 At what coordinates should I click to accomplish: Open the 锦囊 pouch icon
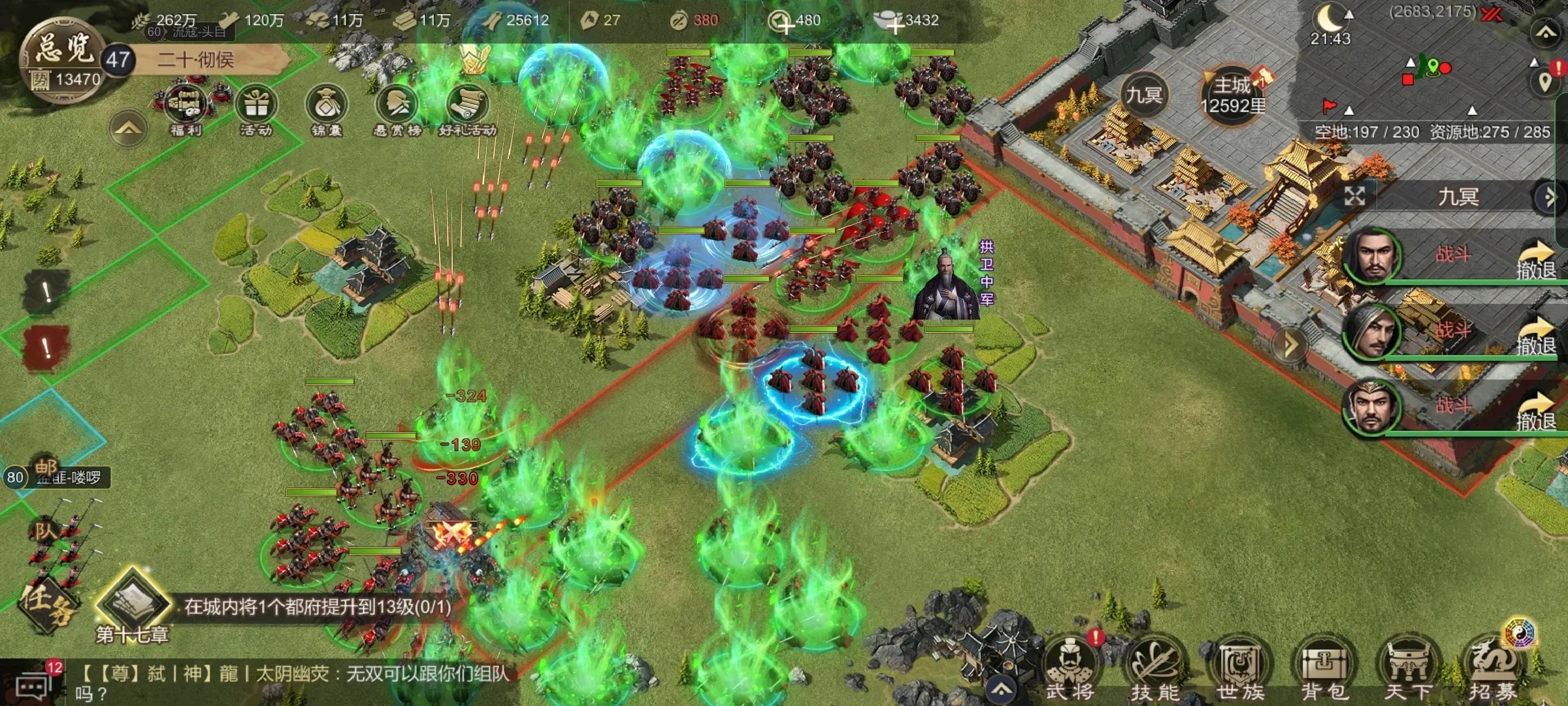(x=327, y=108)
